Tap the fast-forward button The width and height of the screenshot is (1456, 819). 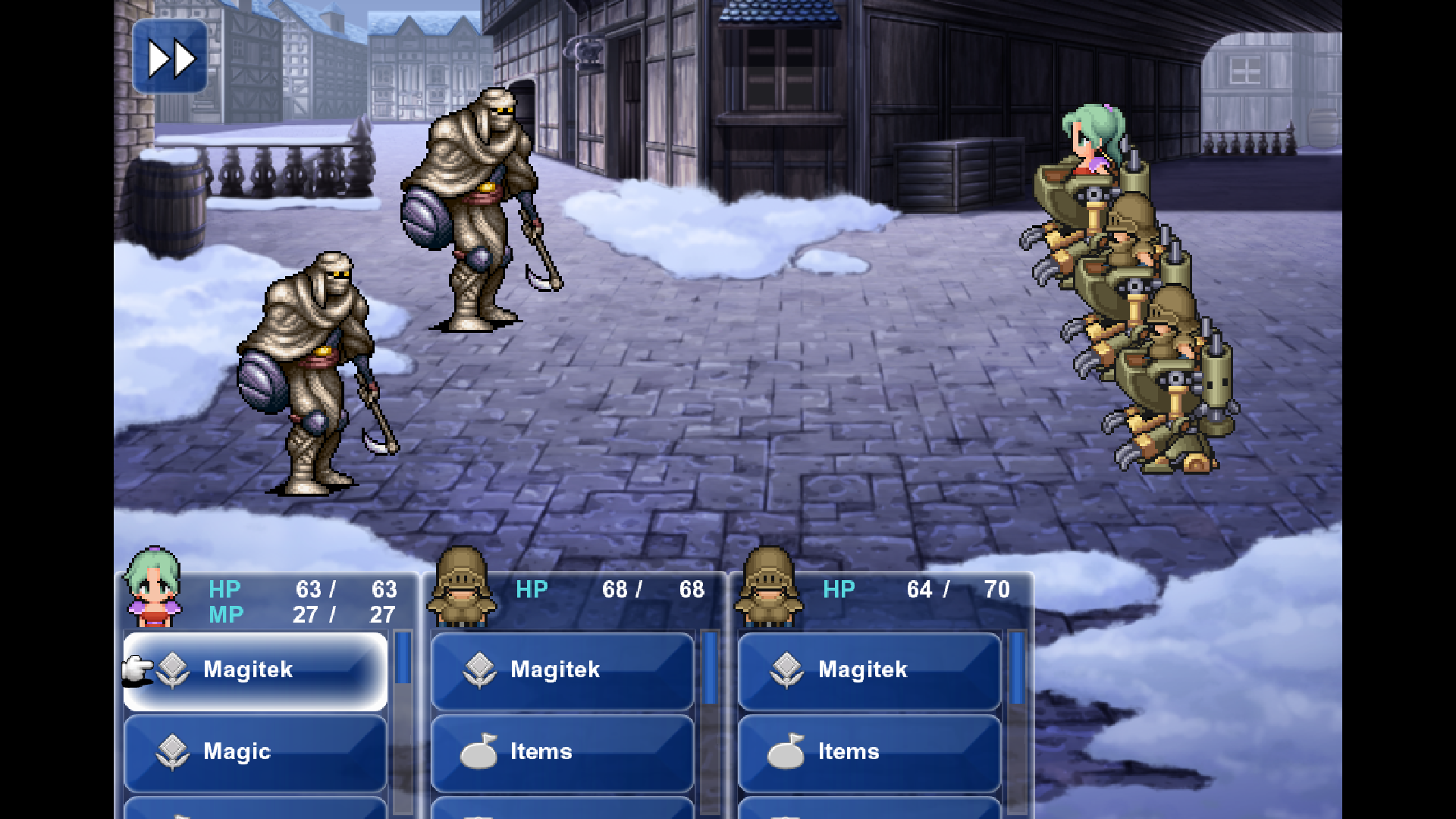pos(170,58)
